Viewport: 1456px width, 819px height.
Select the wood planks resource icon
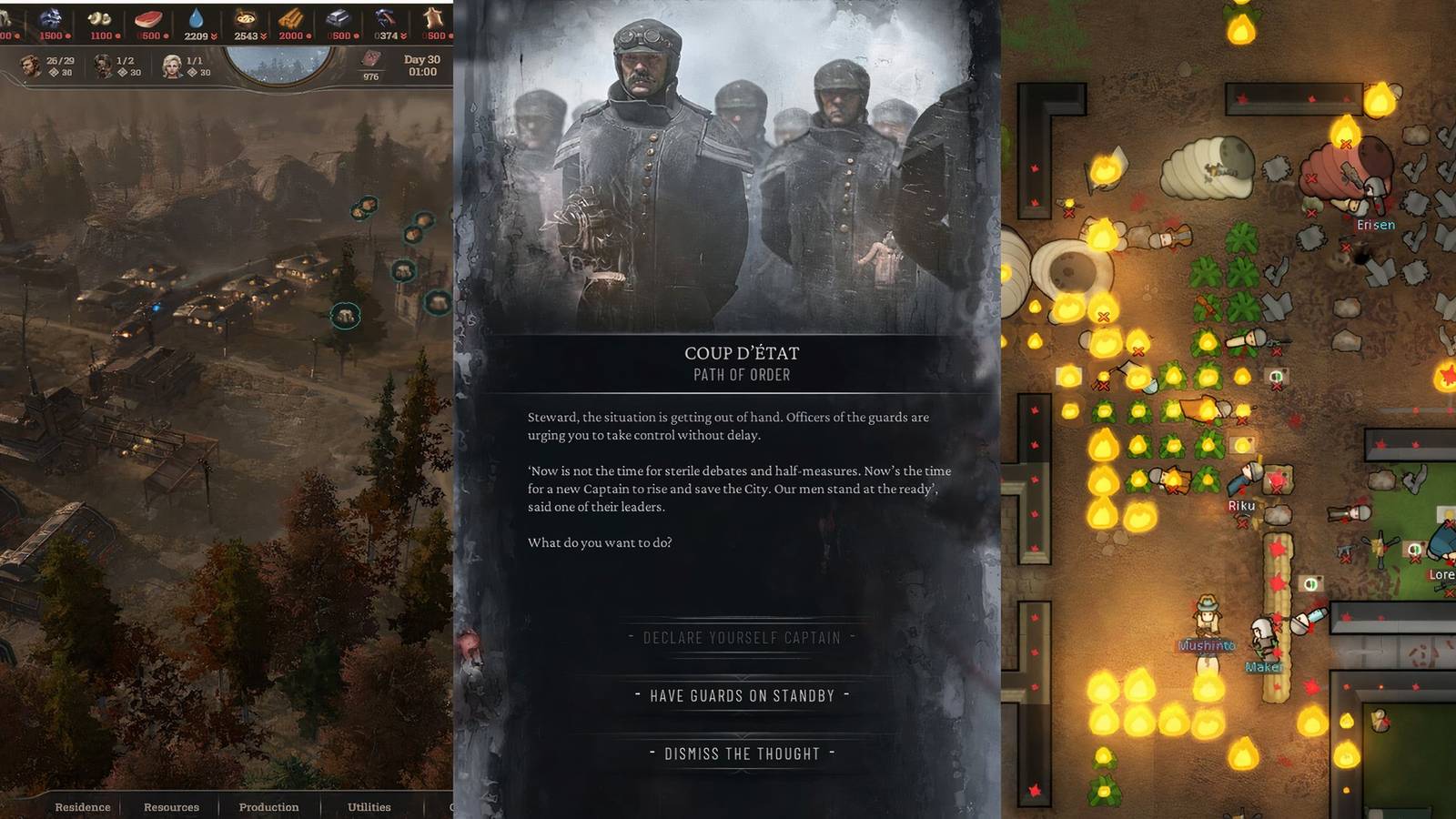(x=289, y=17)
